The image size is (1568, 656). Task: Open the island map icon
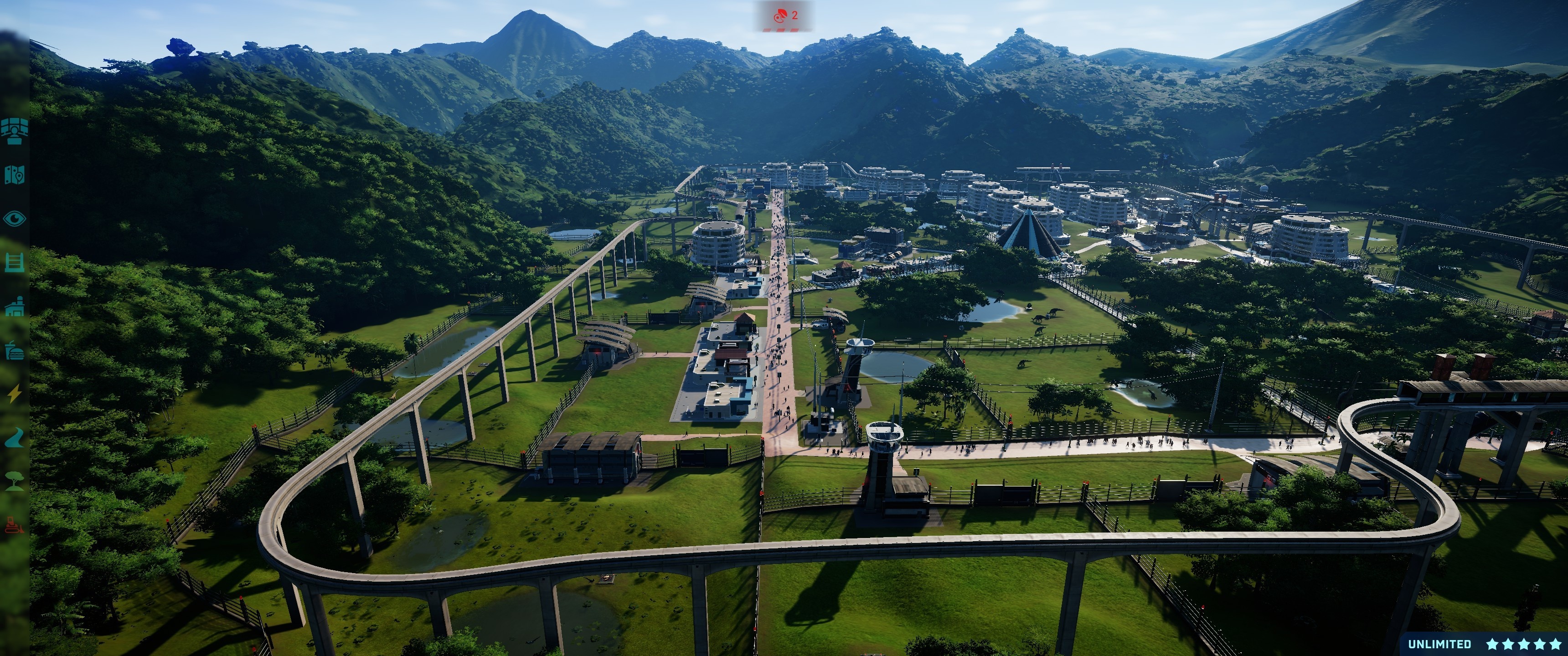[14, 174]
